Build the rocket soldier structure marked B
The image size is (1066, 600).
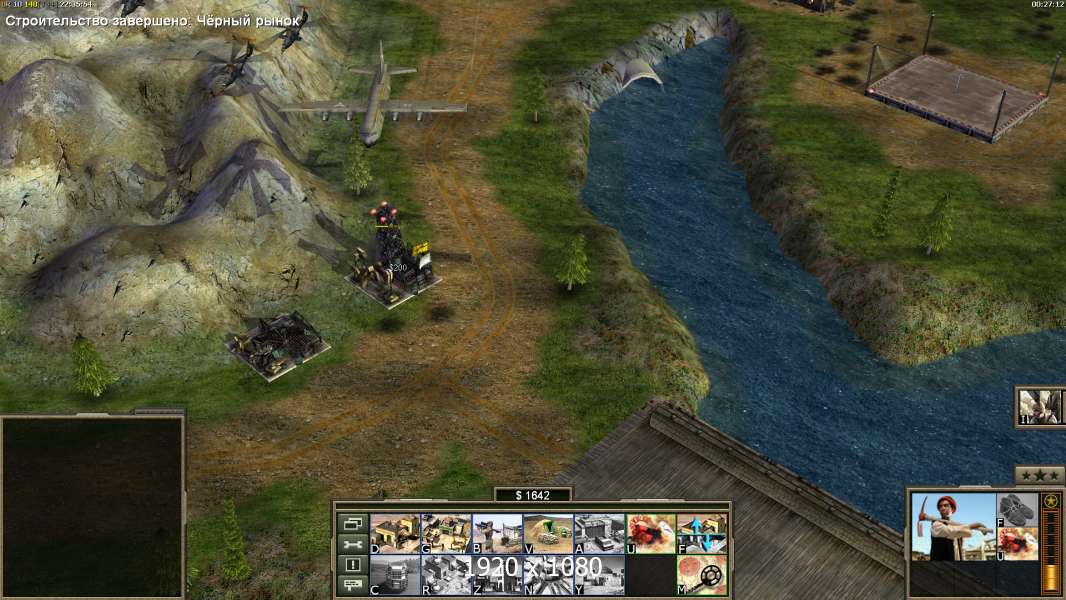tap(496, 534)
